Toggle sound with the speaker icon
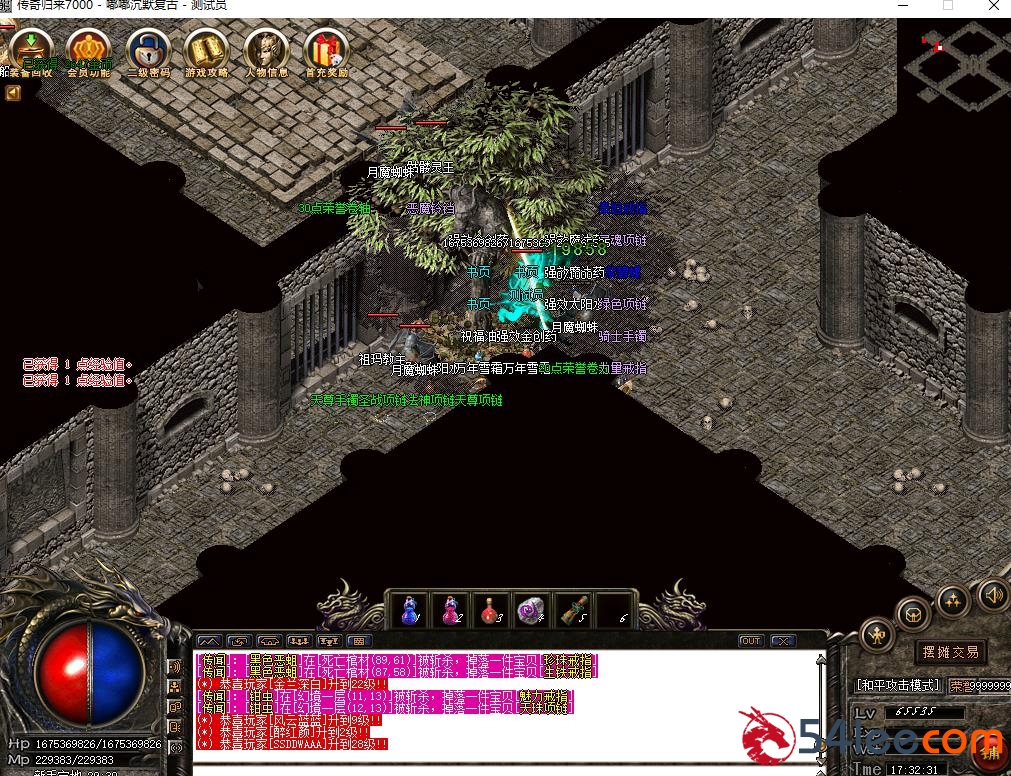This screenshot has width=1011, height=776. [991, 594]
